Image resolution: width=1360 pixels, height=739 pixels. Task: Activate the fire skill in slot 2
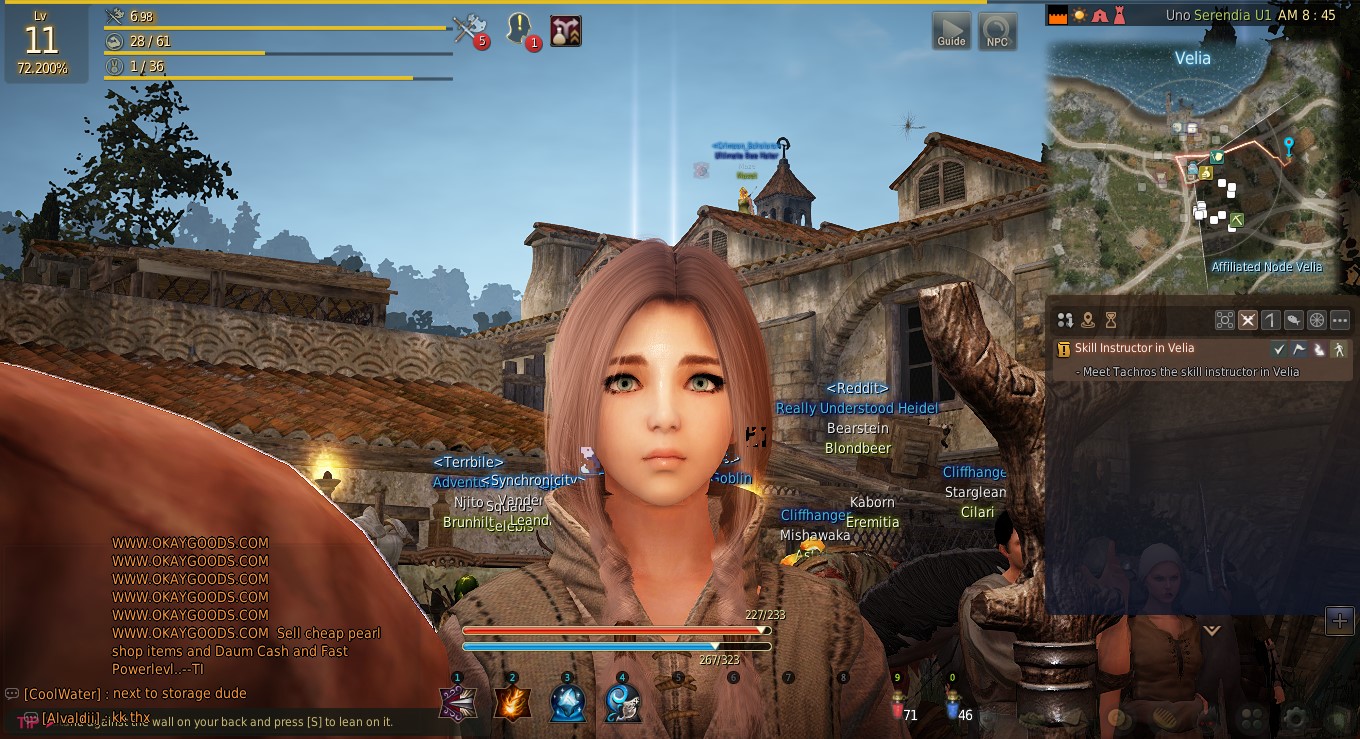[x=513, y=704]
